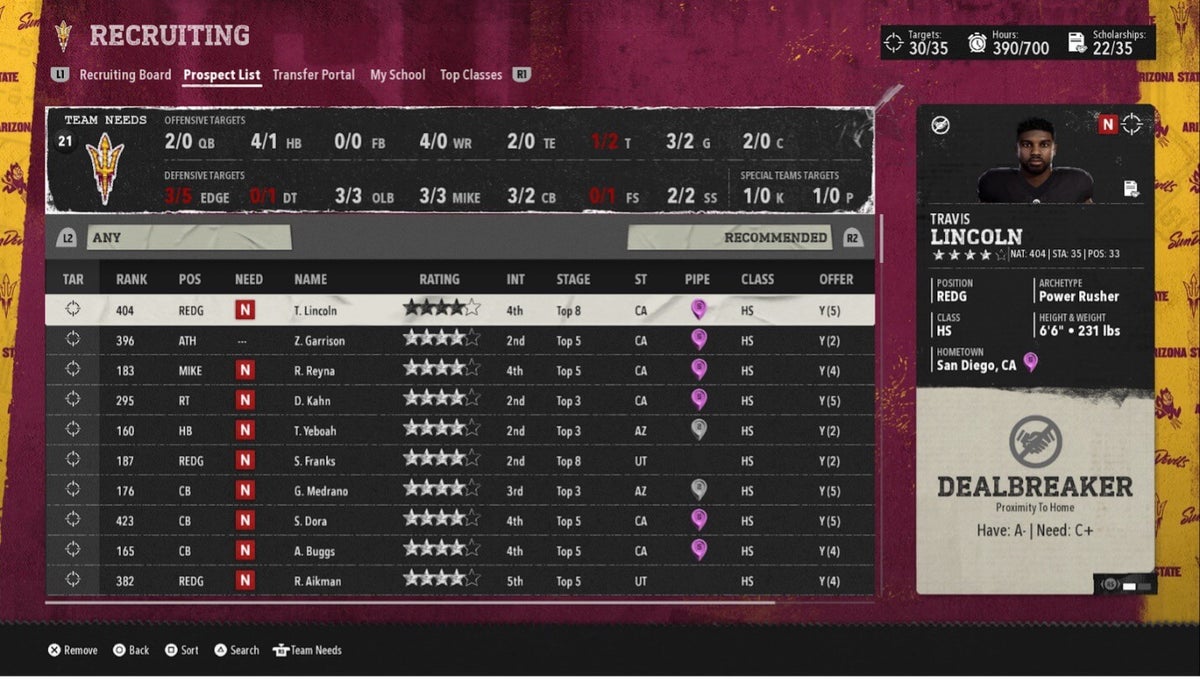Viewport: 1200px width, 679px height.
Task: Click the document icon on Lincoln's card
Action: pos(1131,188)
